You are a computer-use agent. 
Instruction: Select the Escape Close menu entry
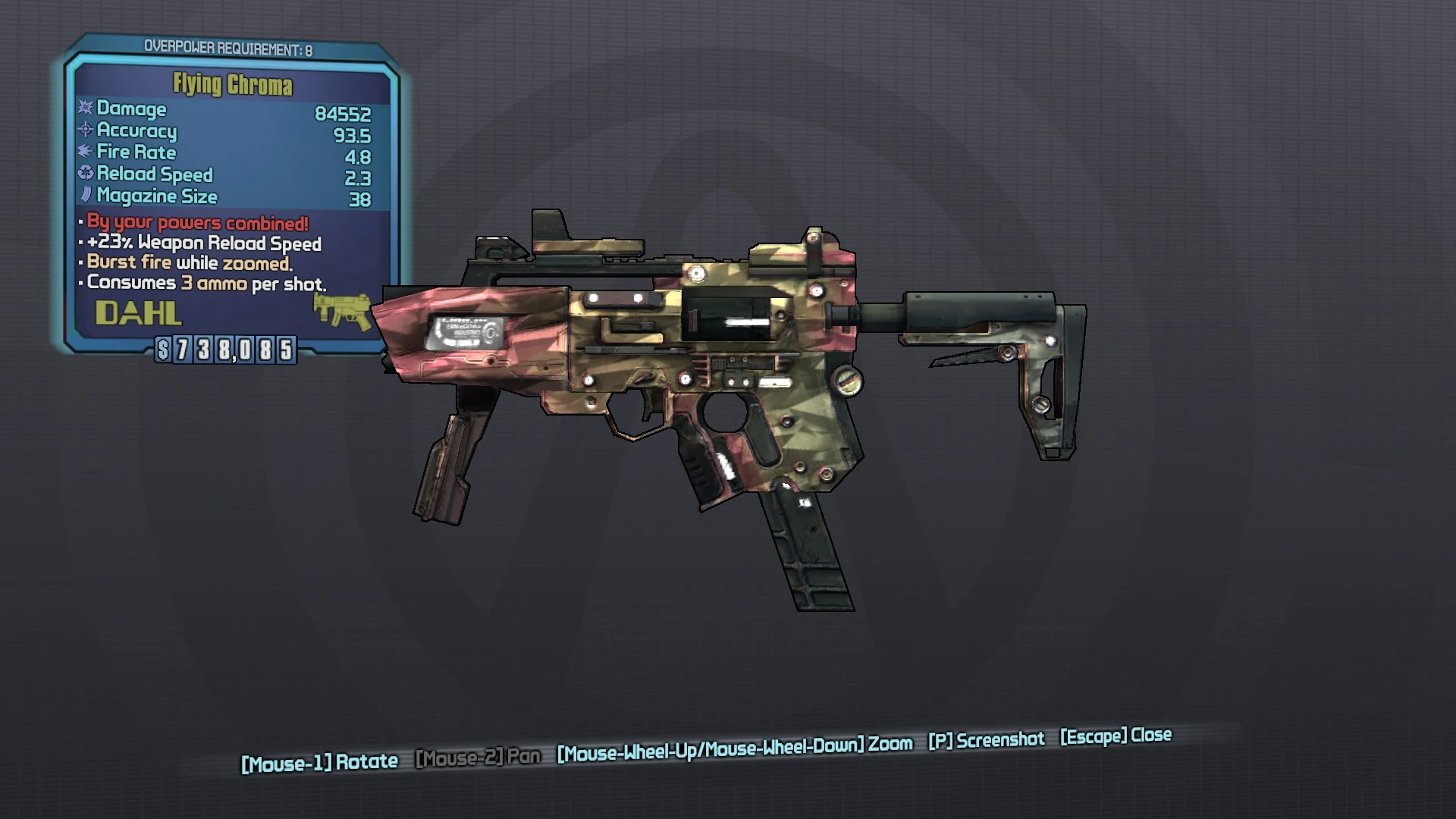1115,736
